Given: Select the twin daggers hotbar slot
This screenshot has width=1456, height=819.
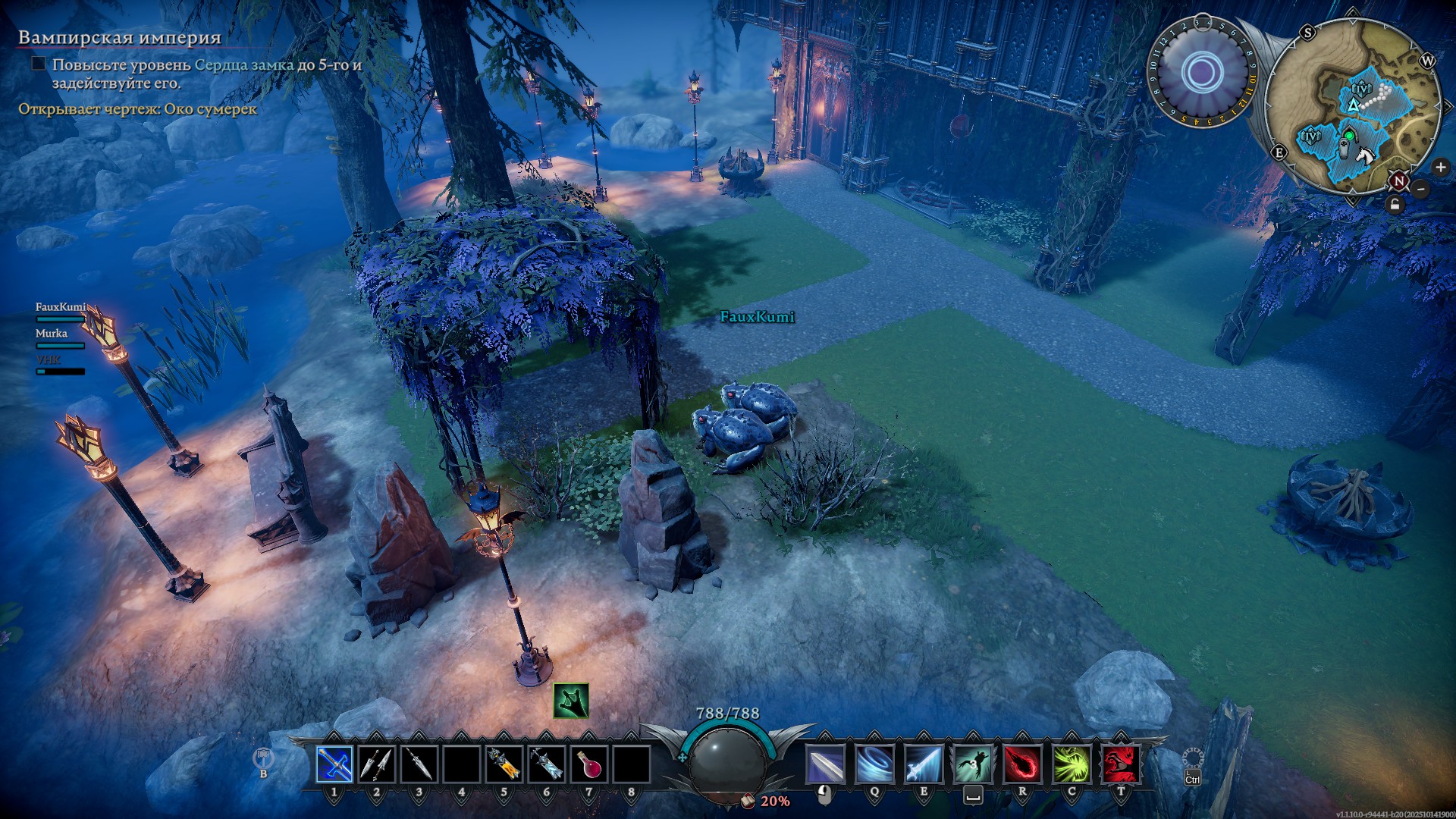Looking at the screenshot, I should pyautogui.click(x=377, y=764).
